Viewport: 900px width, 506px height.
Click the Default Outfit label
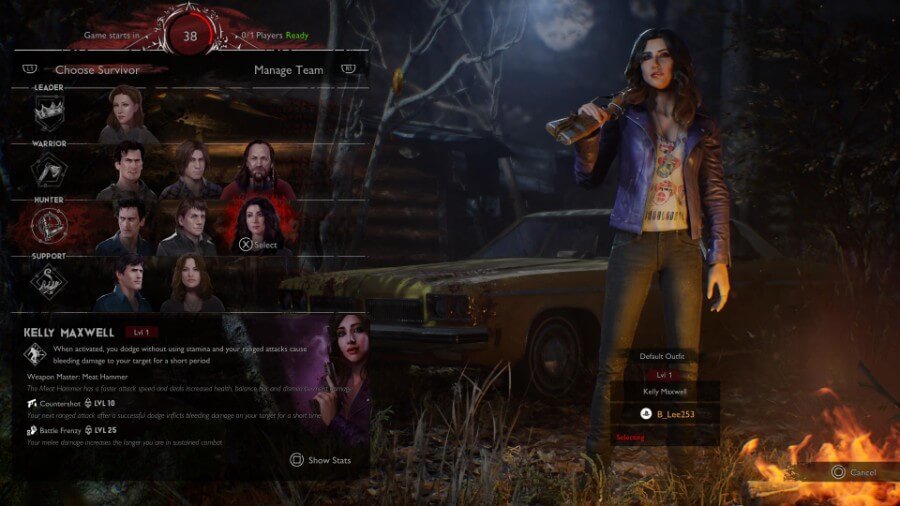663,356
